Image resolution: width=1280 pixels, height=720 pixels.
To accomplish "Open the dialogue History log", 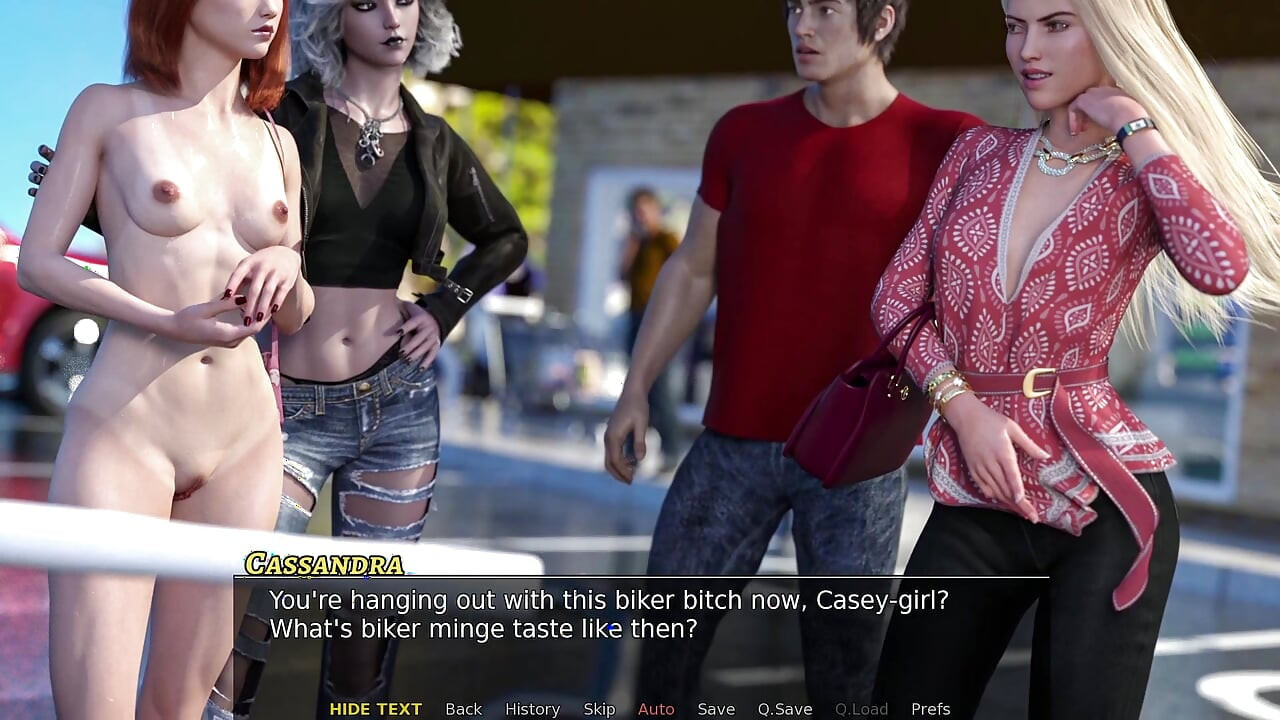I will click(x=532, y=709).
